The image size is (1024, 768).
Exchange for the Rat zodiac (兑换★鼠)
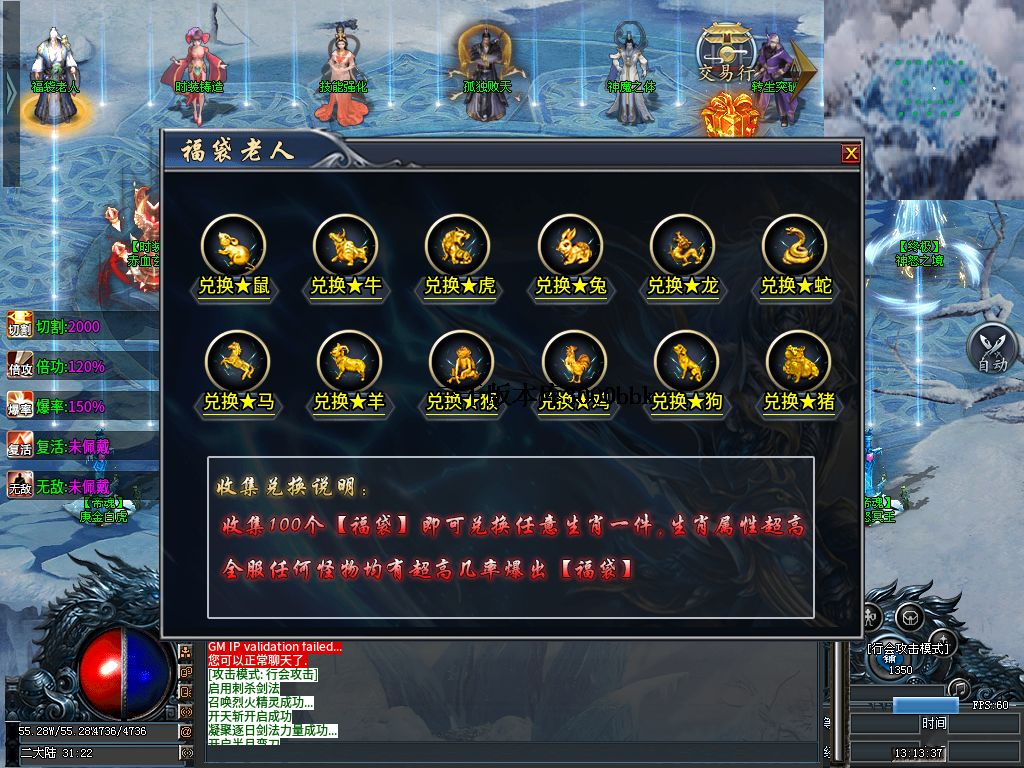(233, 246)
